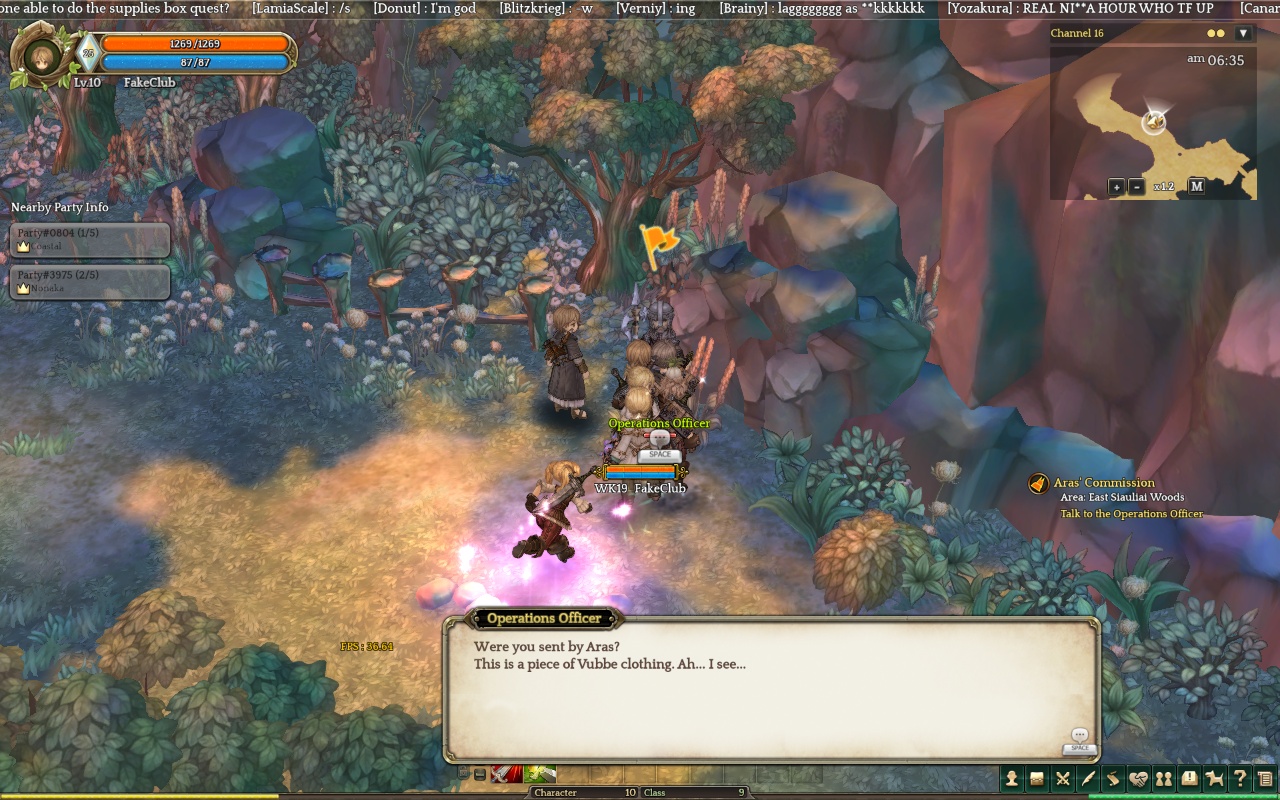
Task: Expand the Channel 16 dropdown arrow
Action: 1243,33
